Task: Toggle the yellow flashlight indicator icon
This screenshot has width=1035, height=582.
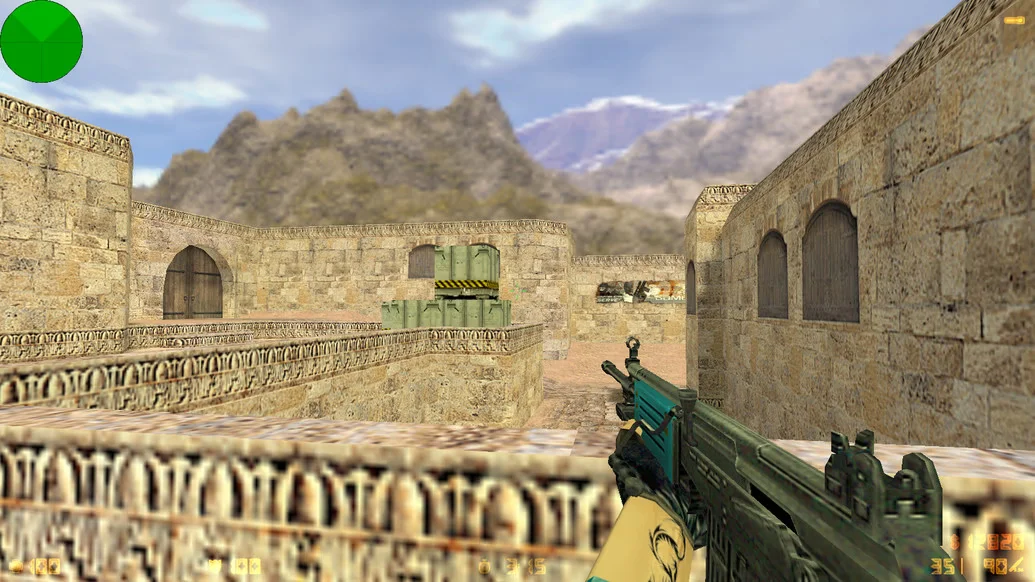Action: [1012, 19]
